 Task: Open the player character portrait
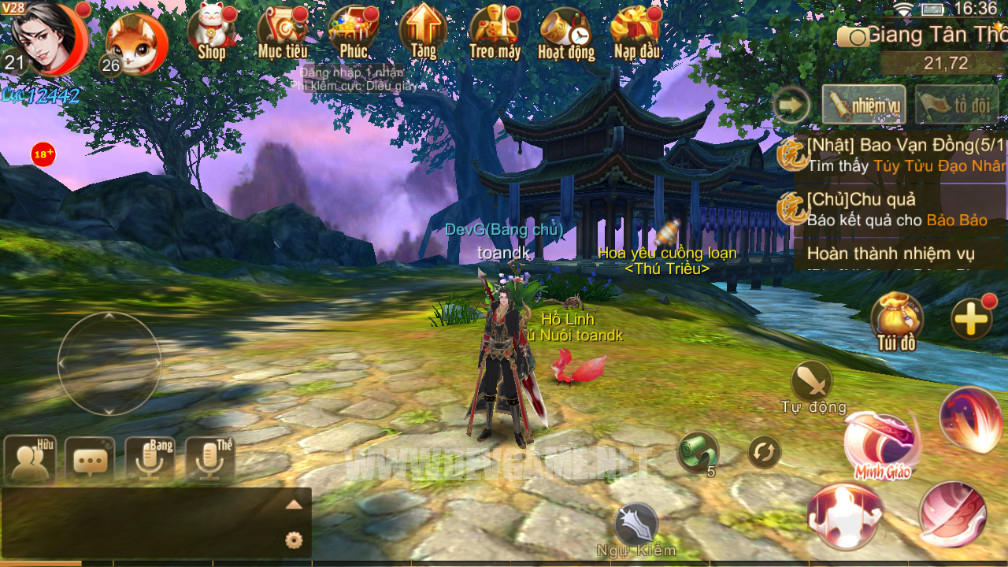click(x=46, y=36)
